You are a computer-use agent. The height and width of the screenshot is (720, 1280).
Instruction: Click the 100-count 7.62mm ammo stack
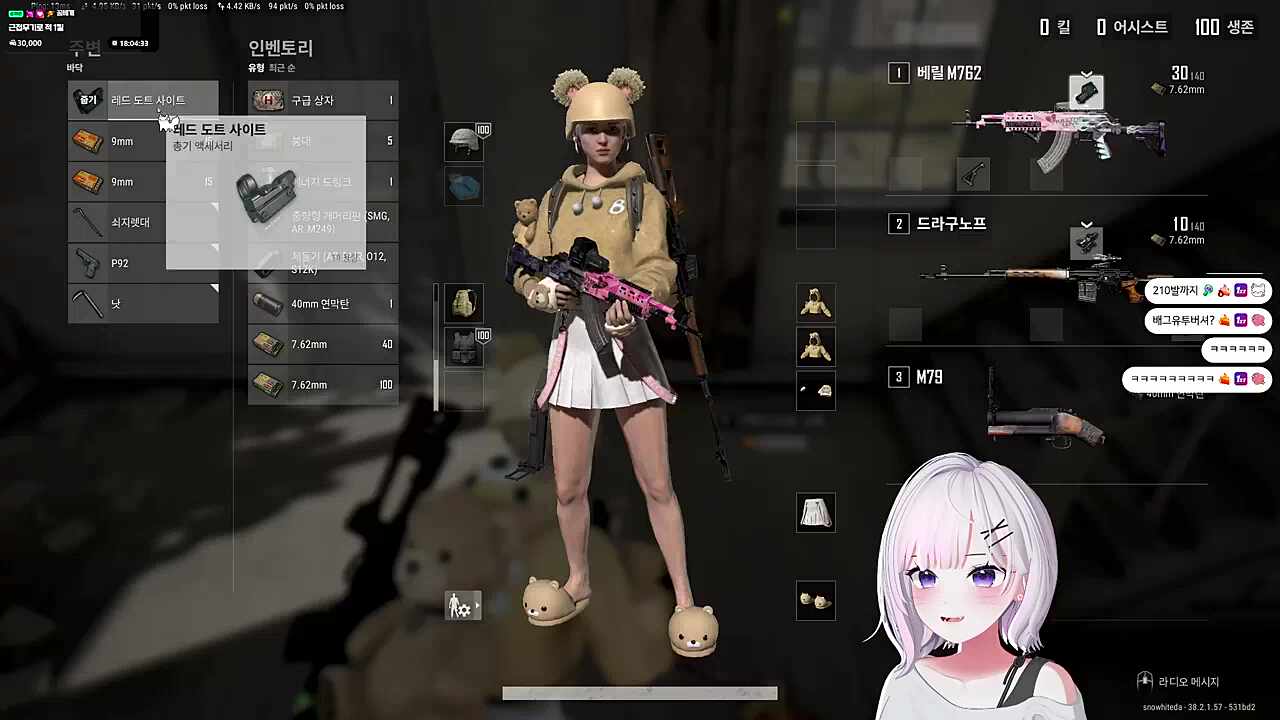pos(266,384)
